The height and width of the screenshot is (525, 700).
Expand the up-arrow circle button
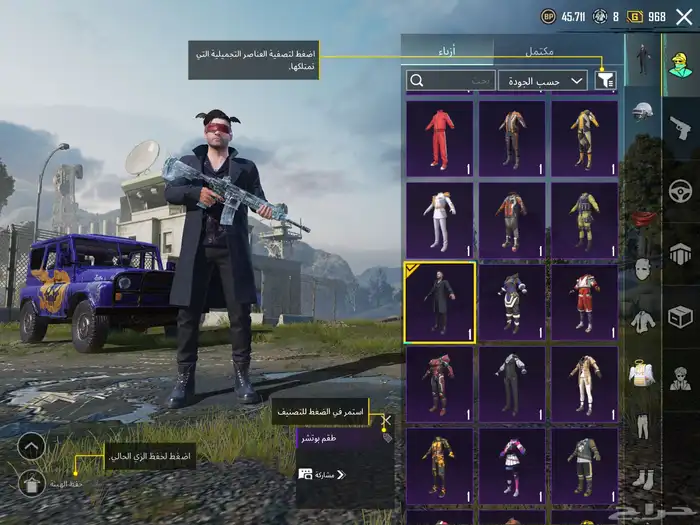coord(31,446)
